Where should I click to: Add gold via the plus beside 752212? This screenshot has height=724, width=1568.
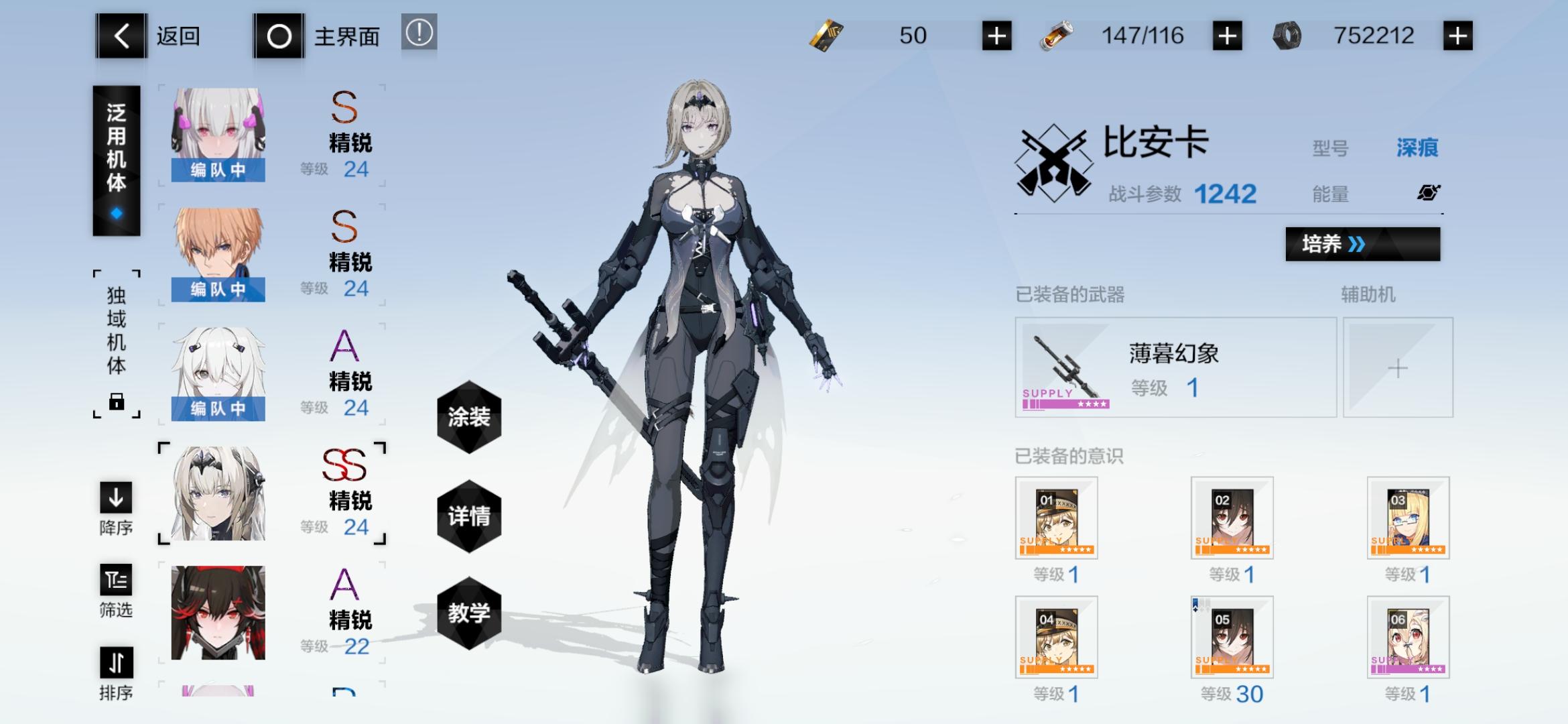(x=1459, y=35)
